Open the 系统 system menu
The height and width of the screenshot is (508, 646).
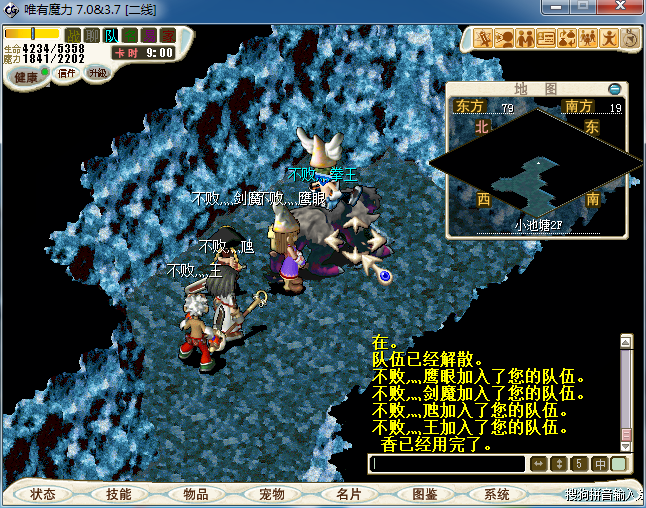coord(497,494)
